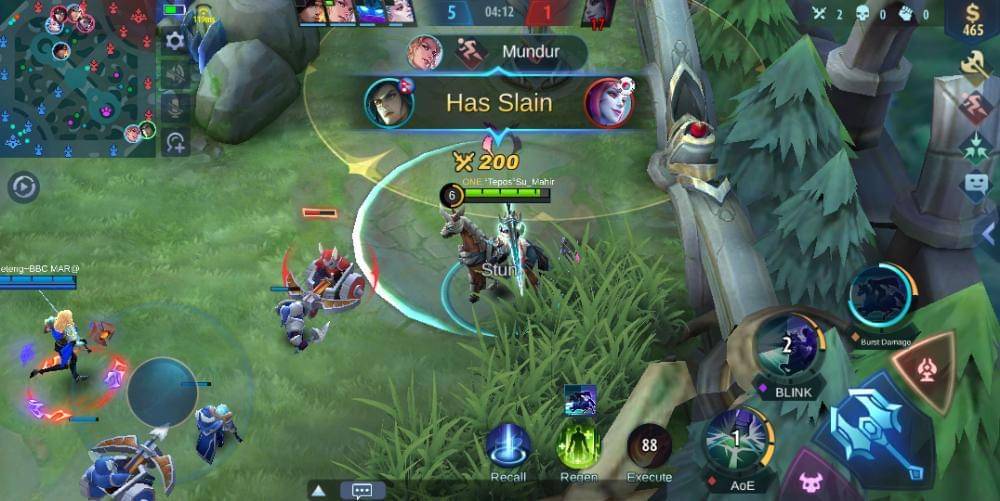Tap the battlefield minimap
The height and width of the screenshot is (501, 1000).
point(78,78)
